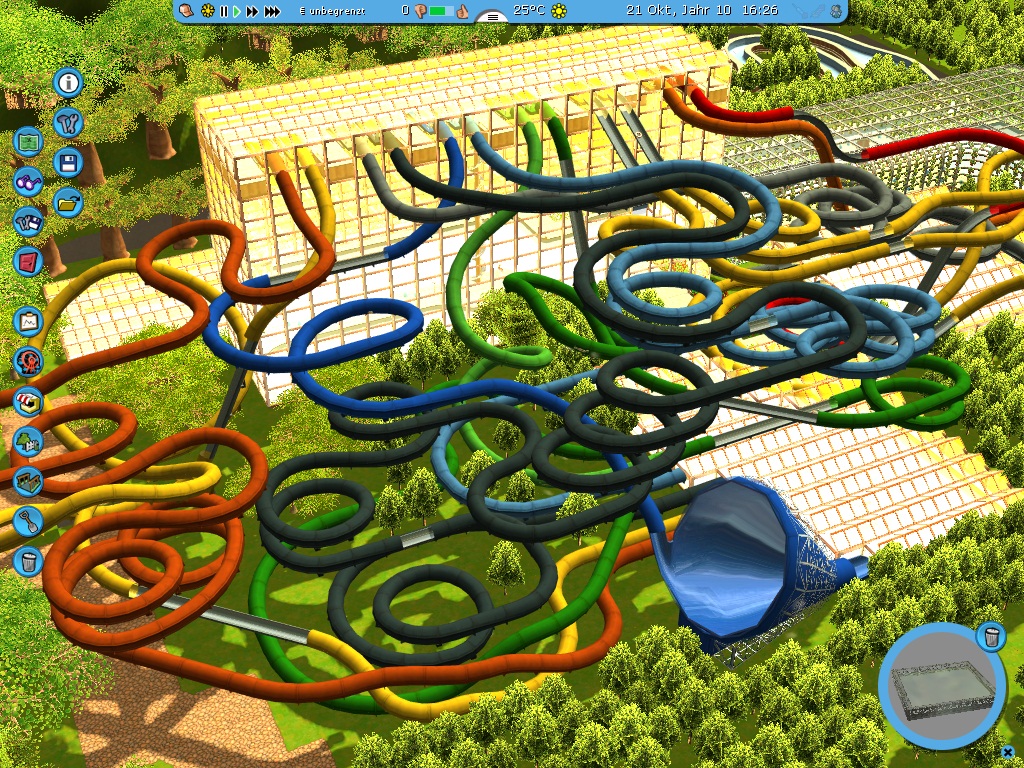
Task: Select the terrain shovel tool
Action: [x=28, y=520]
